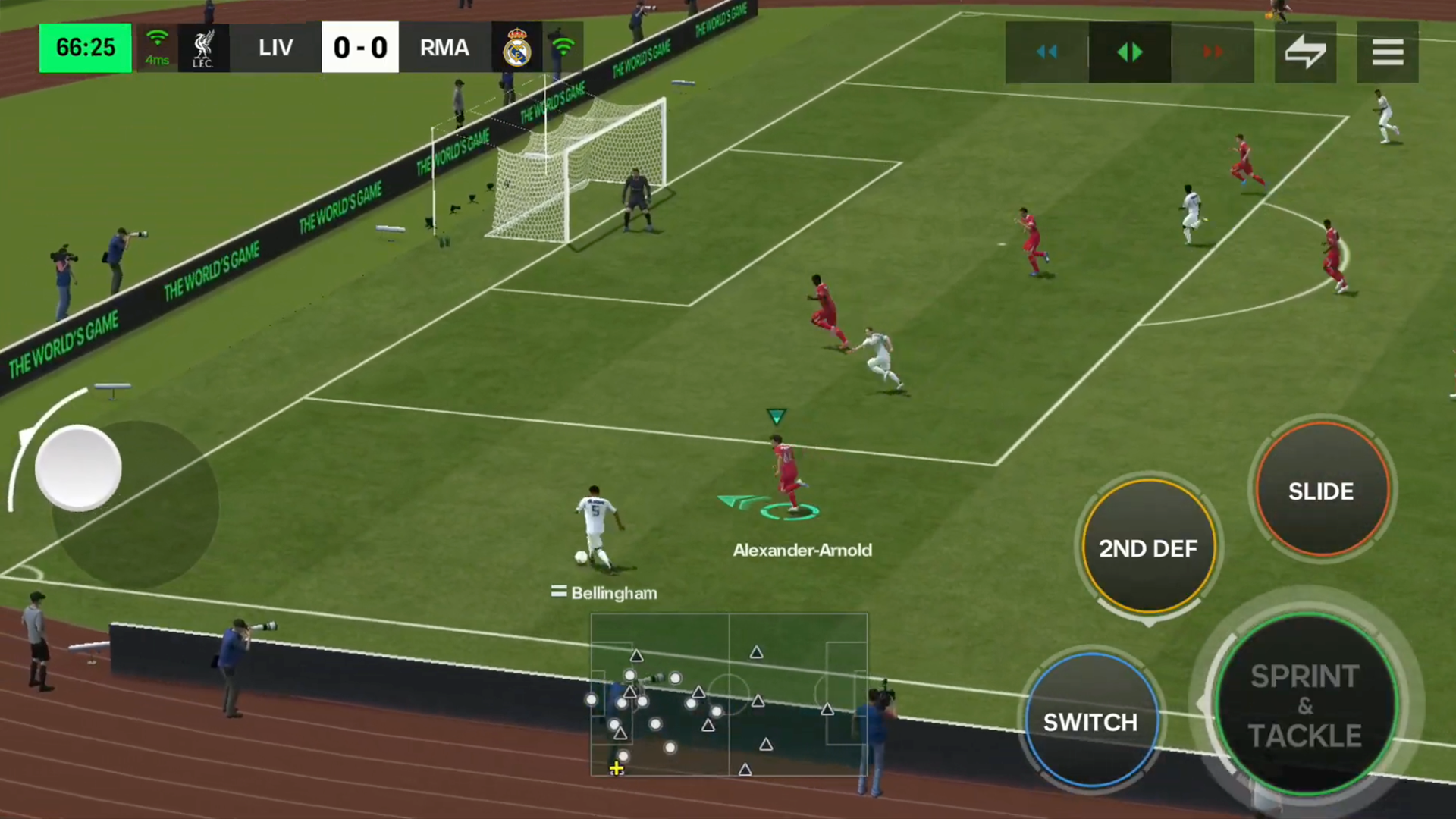Tap the wifi icon right of the RMA crest
This screenshot has height=819, width=1456.
tap(563, 48)
